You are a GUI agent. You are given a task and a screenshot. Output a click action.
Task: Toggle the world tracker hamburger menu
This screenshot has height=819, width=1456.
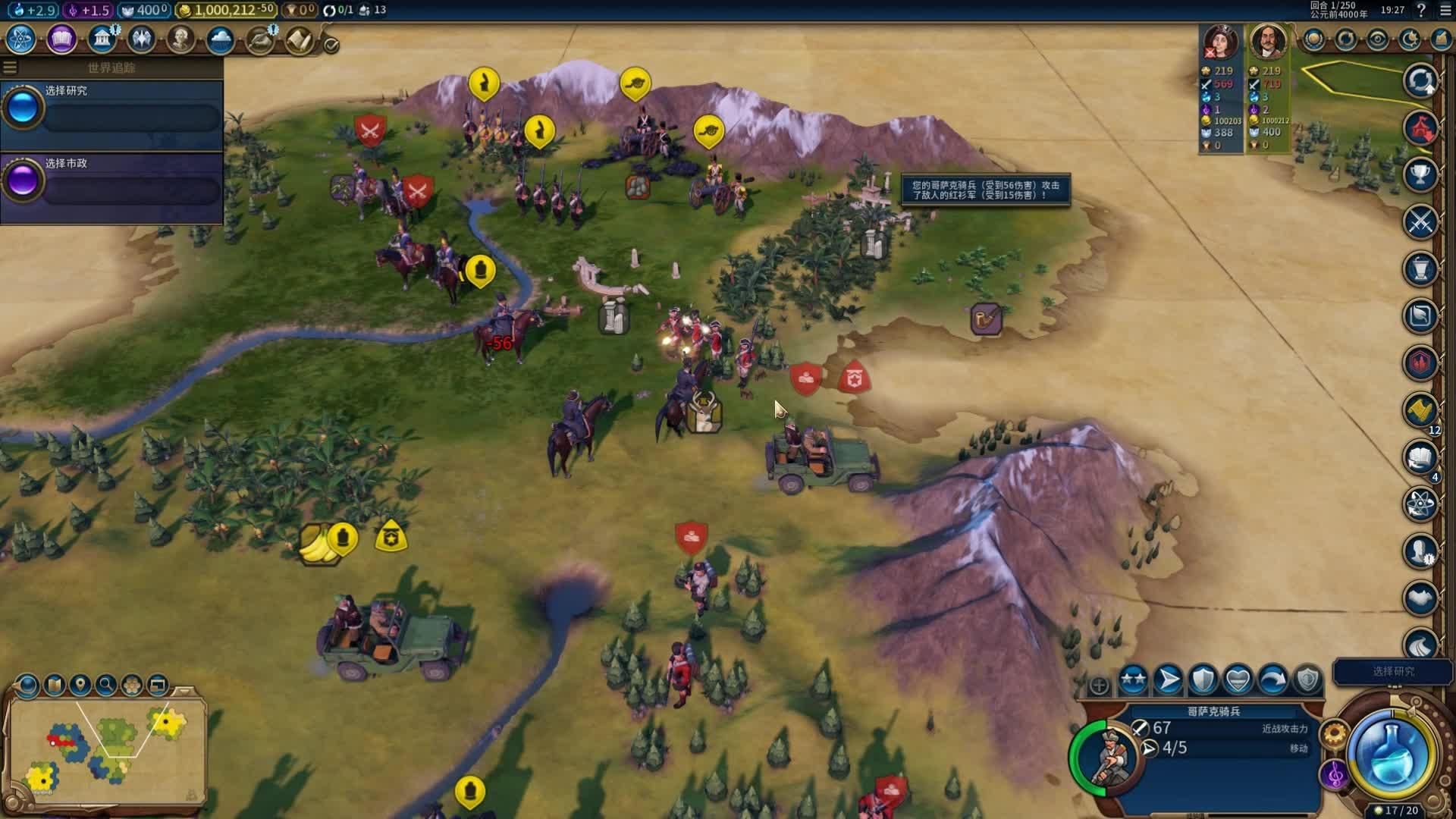[10, 67]
